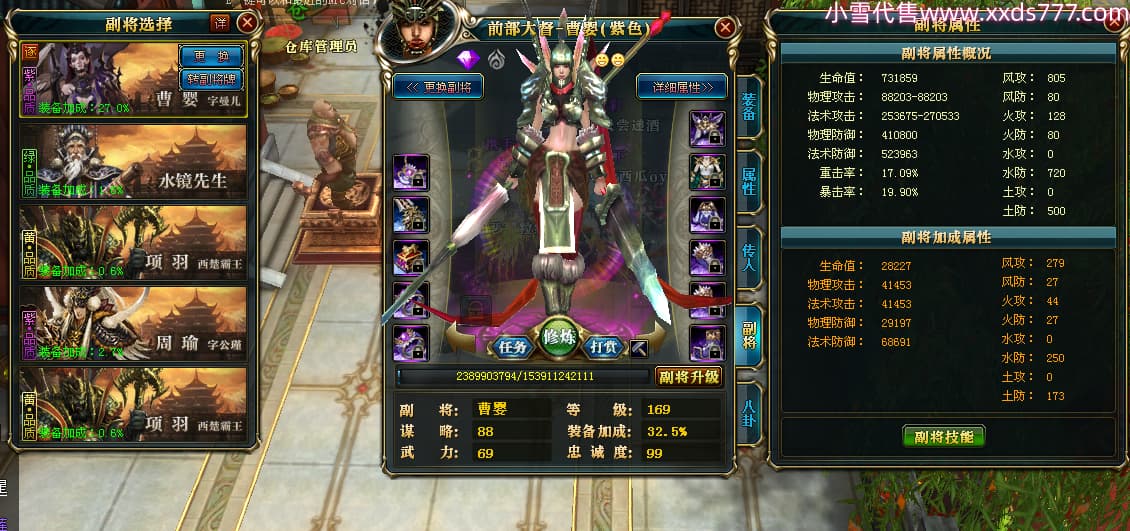Click the 更换 button on 曹婴's card
Viewport: 1130px width, 531px height.
click(x=209, y=56)
